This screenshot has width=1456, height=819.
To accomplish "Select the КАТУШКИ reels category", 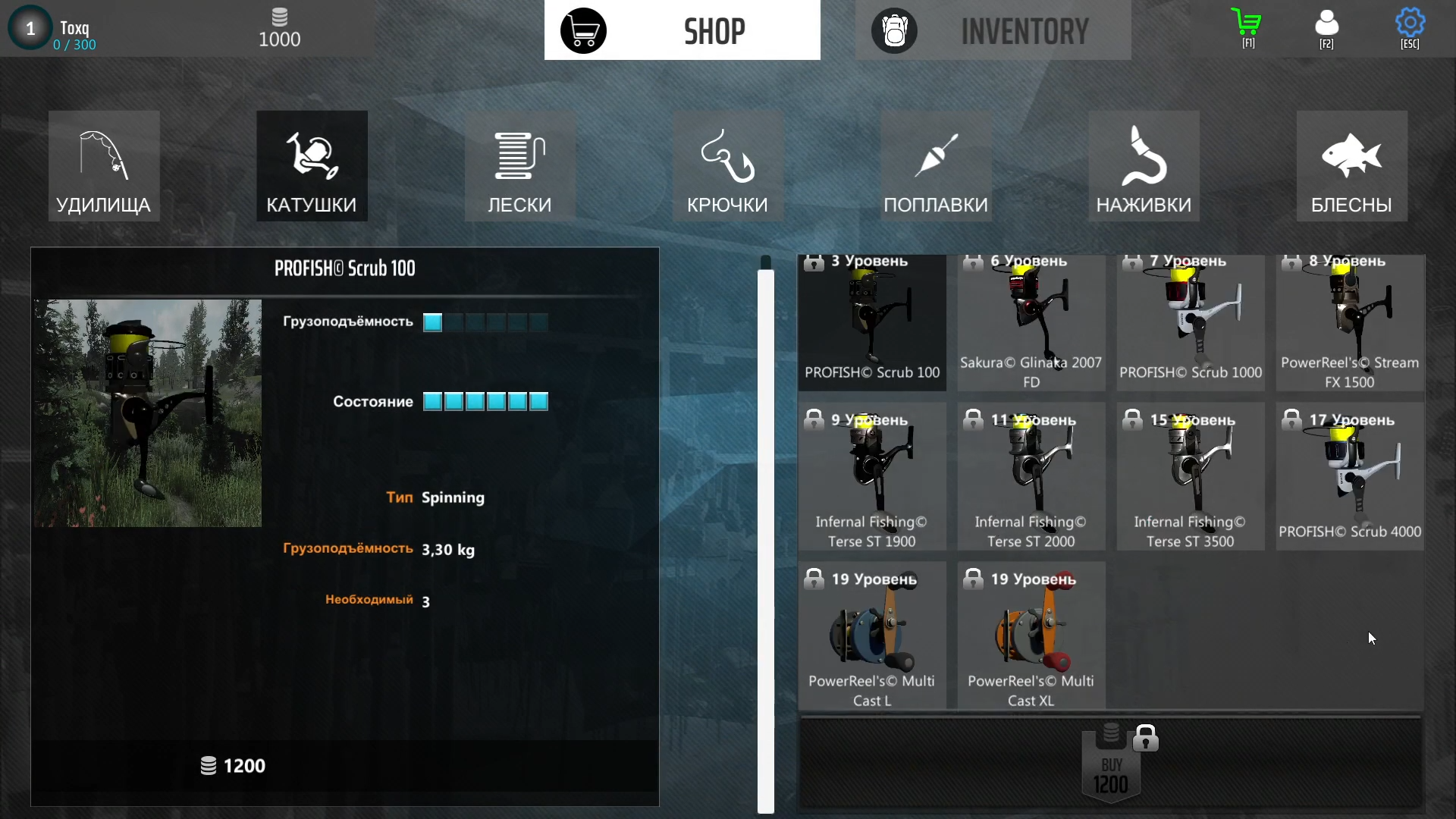I will point(312,166).
